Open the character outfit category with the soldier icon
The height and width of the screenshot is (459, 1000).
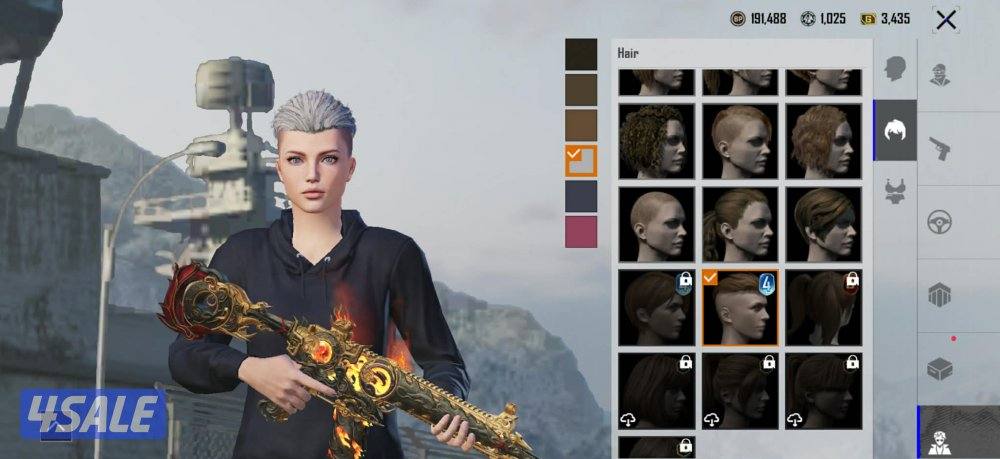(940, 75)
